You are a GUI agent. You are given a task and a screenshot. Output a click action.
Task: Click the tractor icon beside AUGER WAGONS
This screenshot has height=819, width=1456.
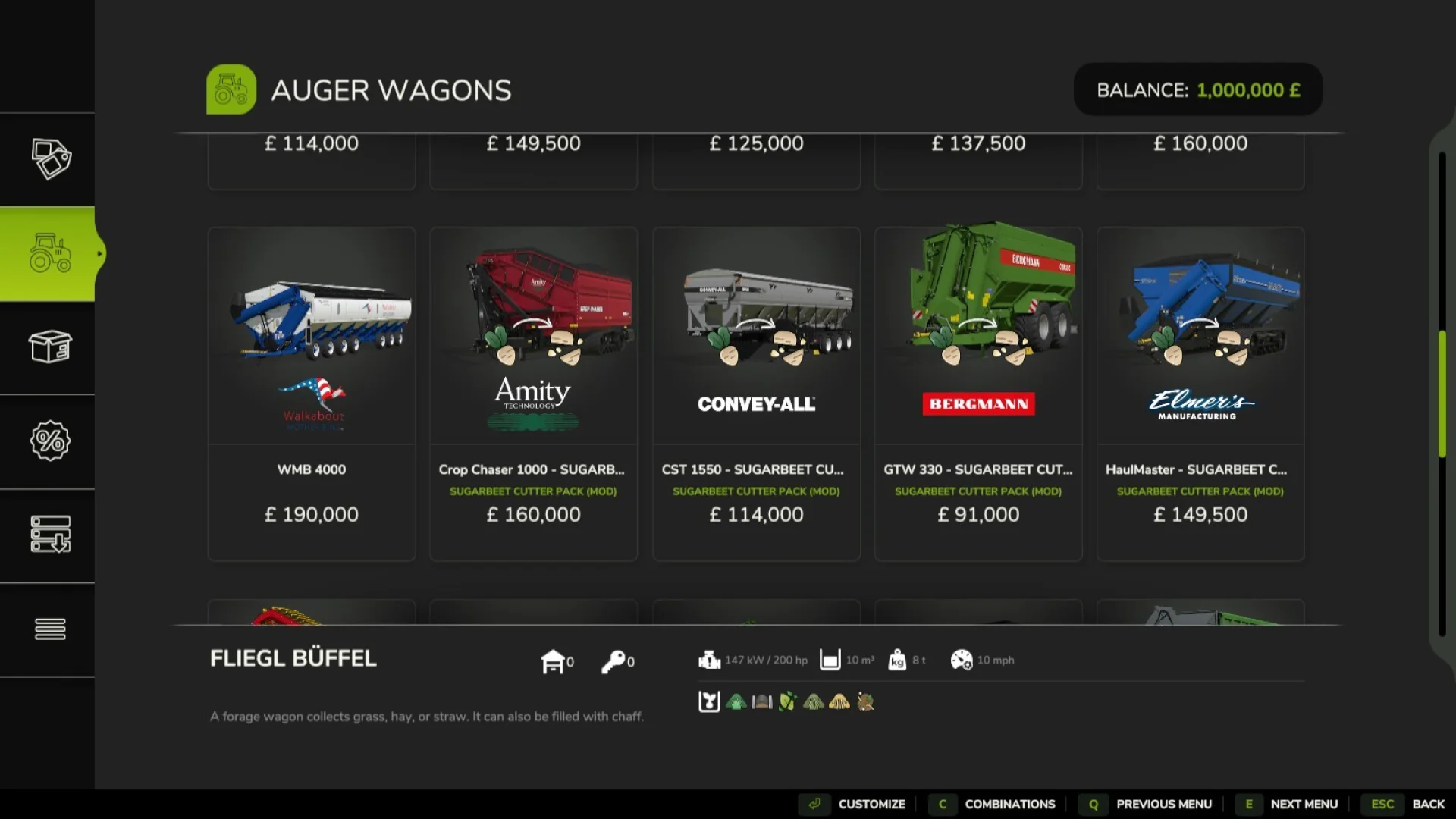231,89
